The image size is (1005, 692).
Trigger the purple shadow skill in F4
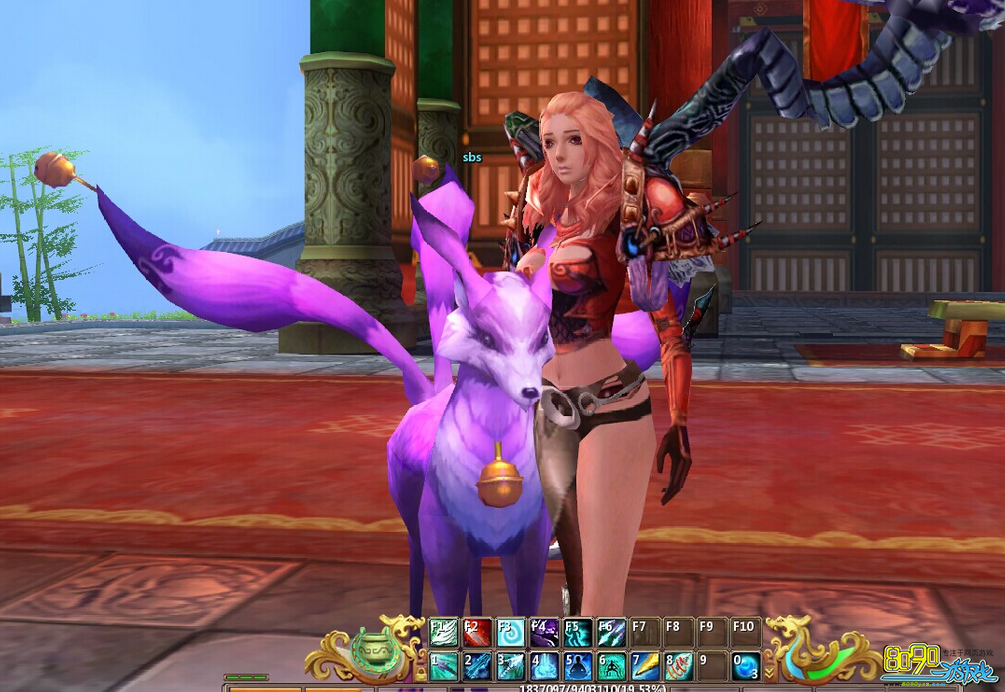544,633
